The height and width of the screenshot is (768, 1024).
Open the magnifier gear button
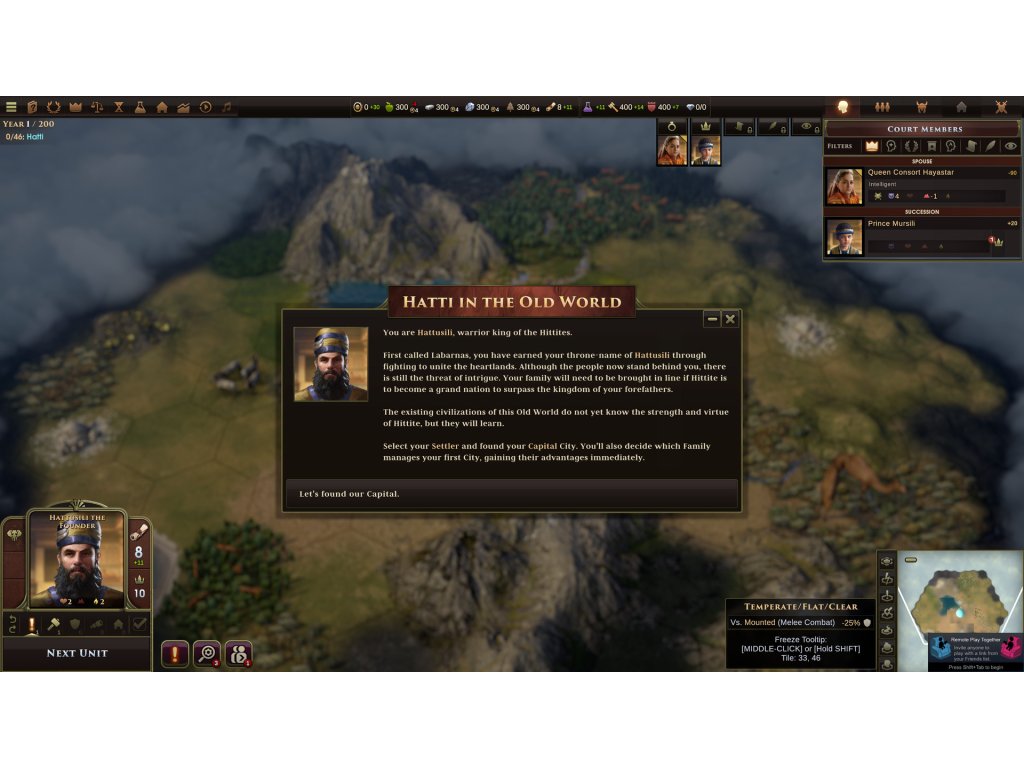pyautogui.click(x=206, y=654)
